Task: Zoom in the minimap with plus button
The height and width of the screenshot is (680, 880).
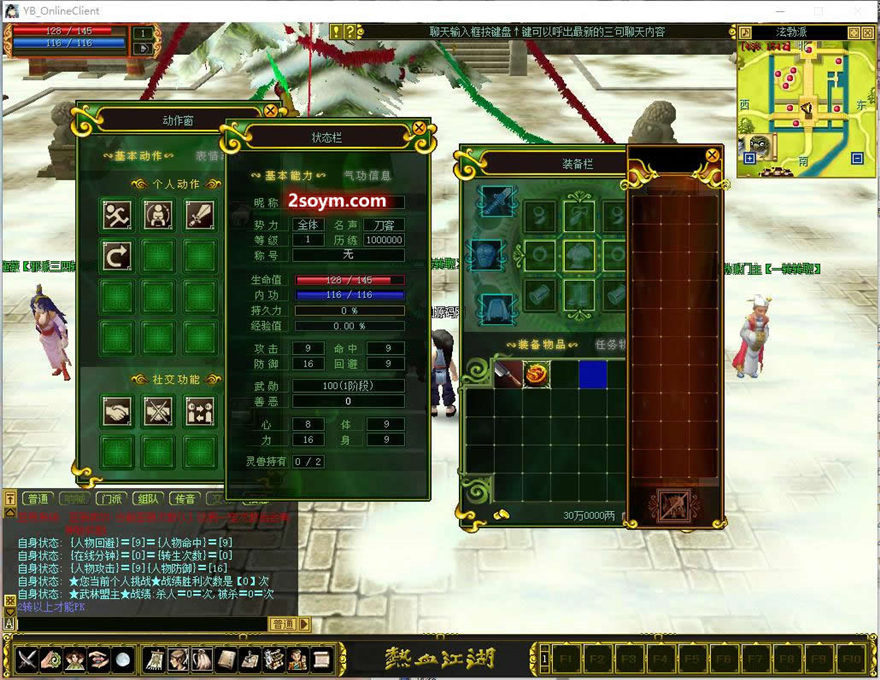Action: [x=750, y=158]
